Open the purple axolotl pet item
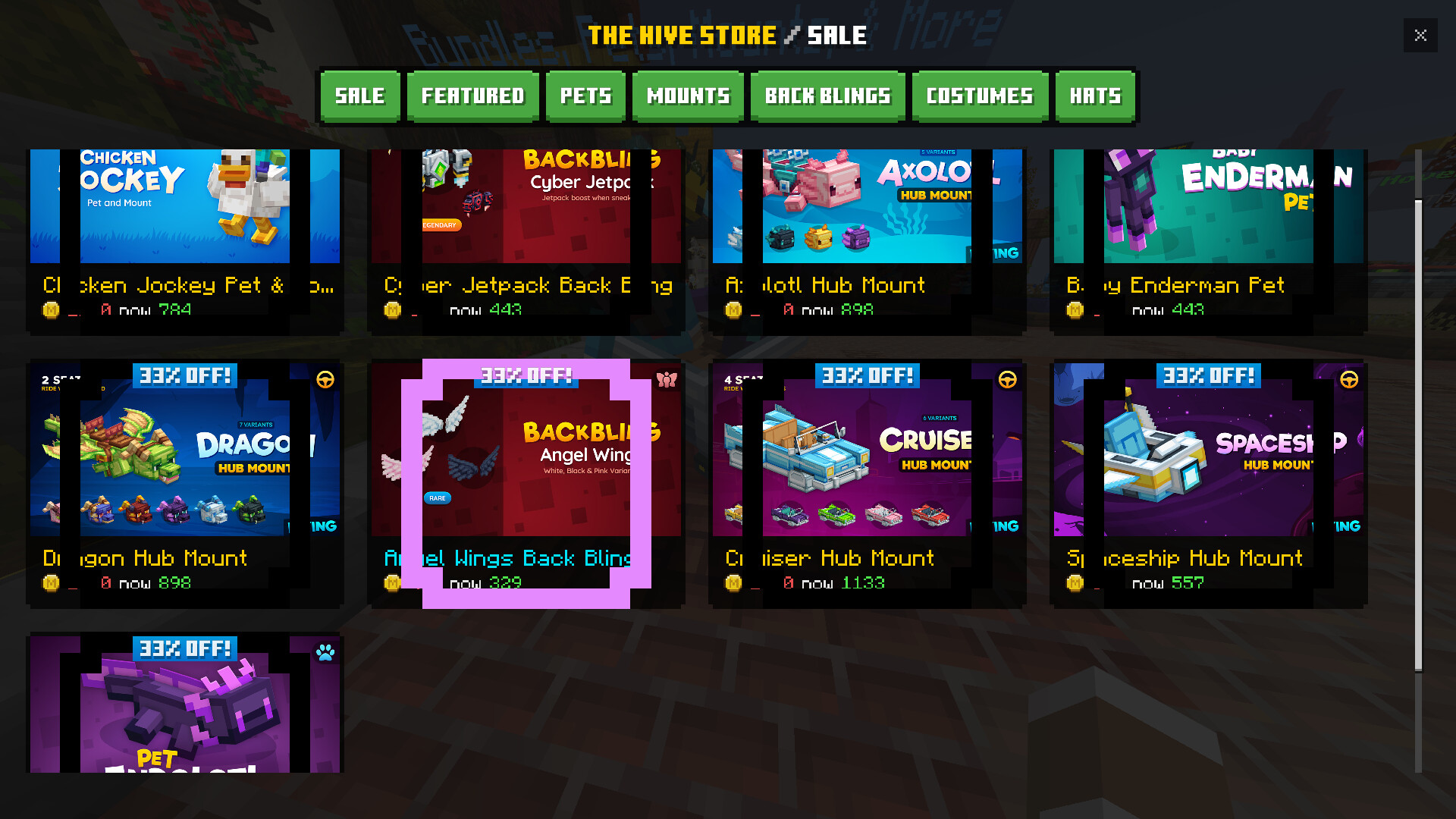Image resolution: width=1456 pixels, height=819 pixels. (185, 705)
